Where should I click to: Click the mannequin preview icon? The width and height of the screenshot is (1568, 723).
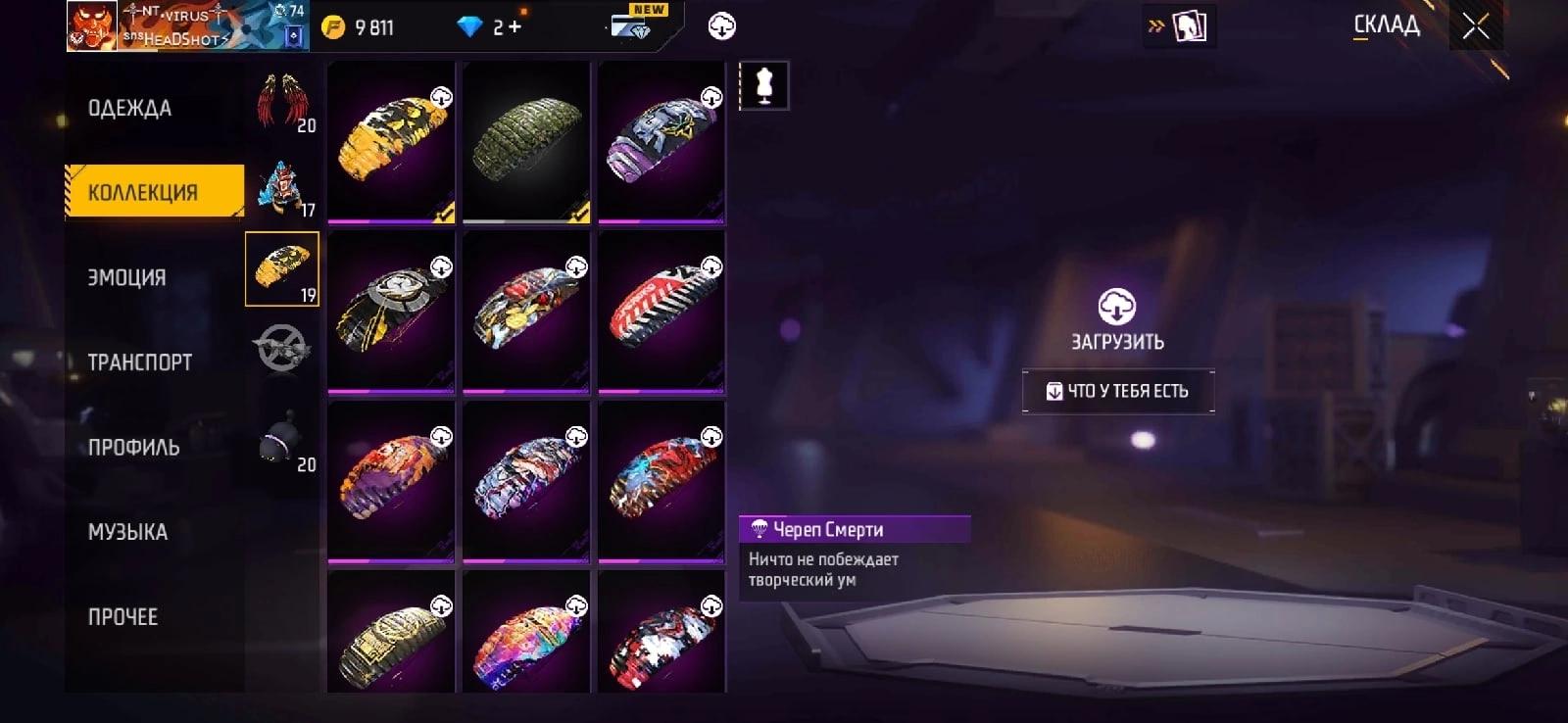[764, 85]
